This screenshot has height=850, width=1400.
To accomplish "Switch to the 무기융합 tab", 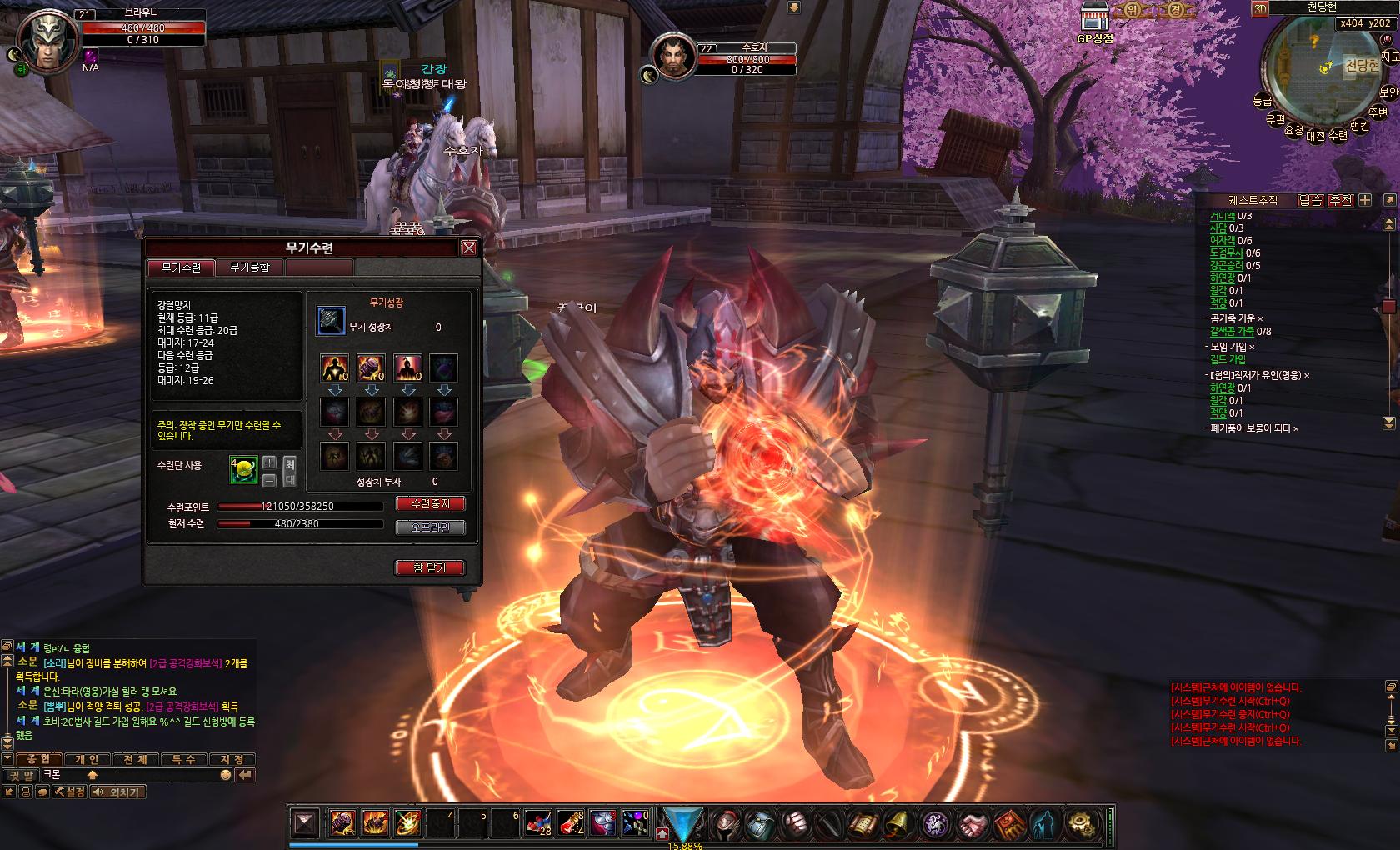I will point(249,267).
